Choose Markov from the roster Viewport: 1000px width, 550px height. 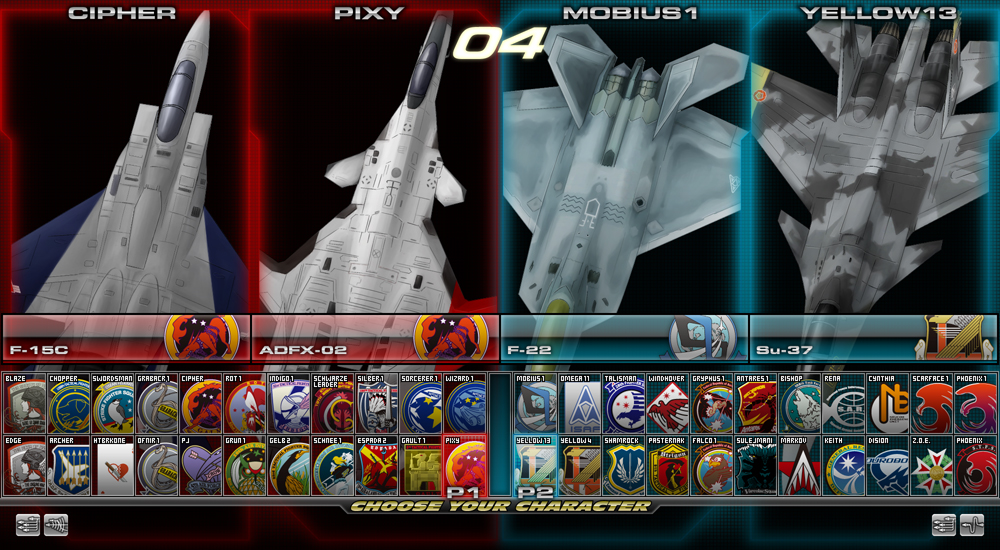click(800, 465)
